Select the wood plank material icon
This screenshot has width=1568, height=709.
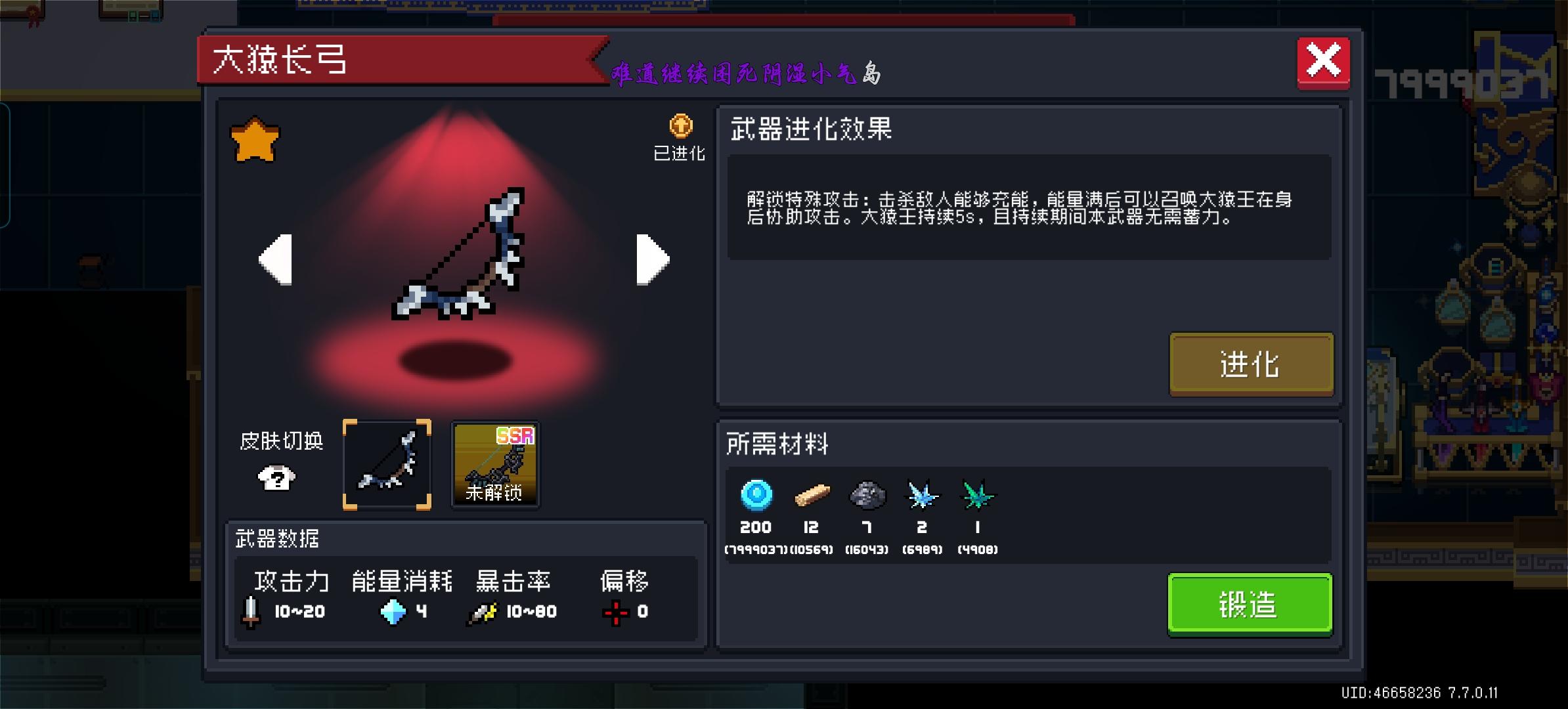pyautogui.click(x=813, y=496)
